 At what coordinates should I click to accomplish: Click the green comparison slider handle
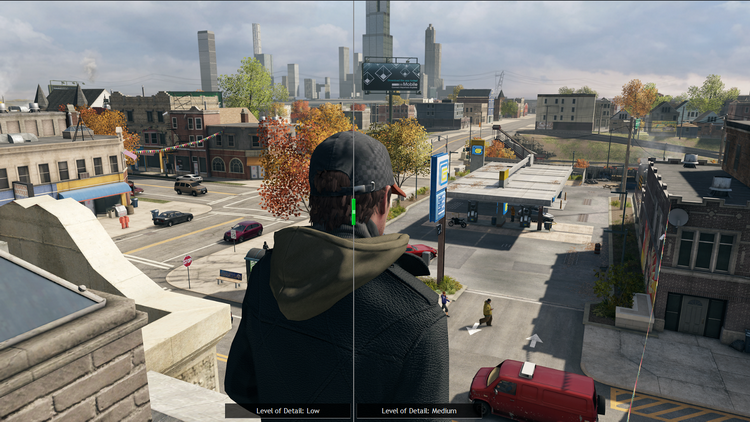point(353,211)
